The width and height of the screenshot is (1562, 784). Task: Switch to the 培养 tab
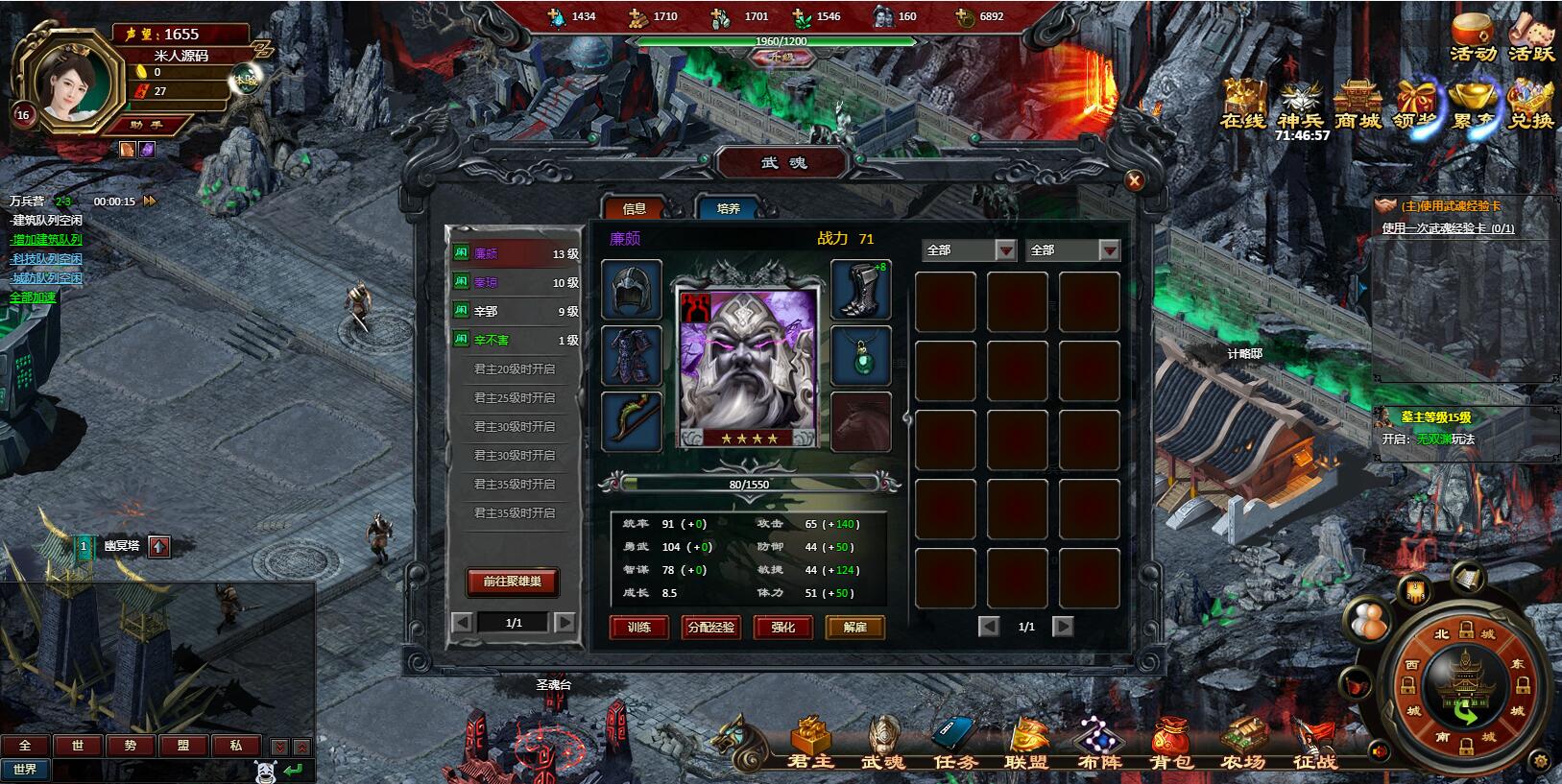pos(728,208)
